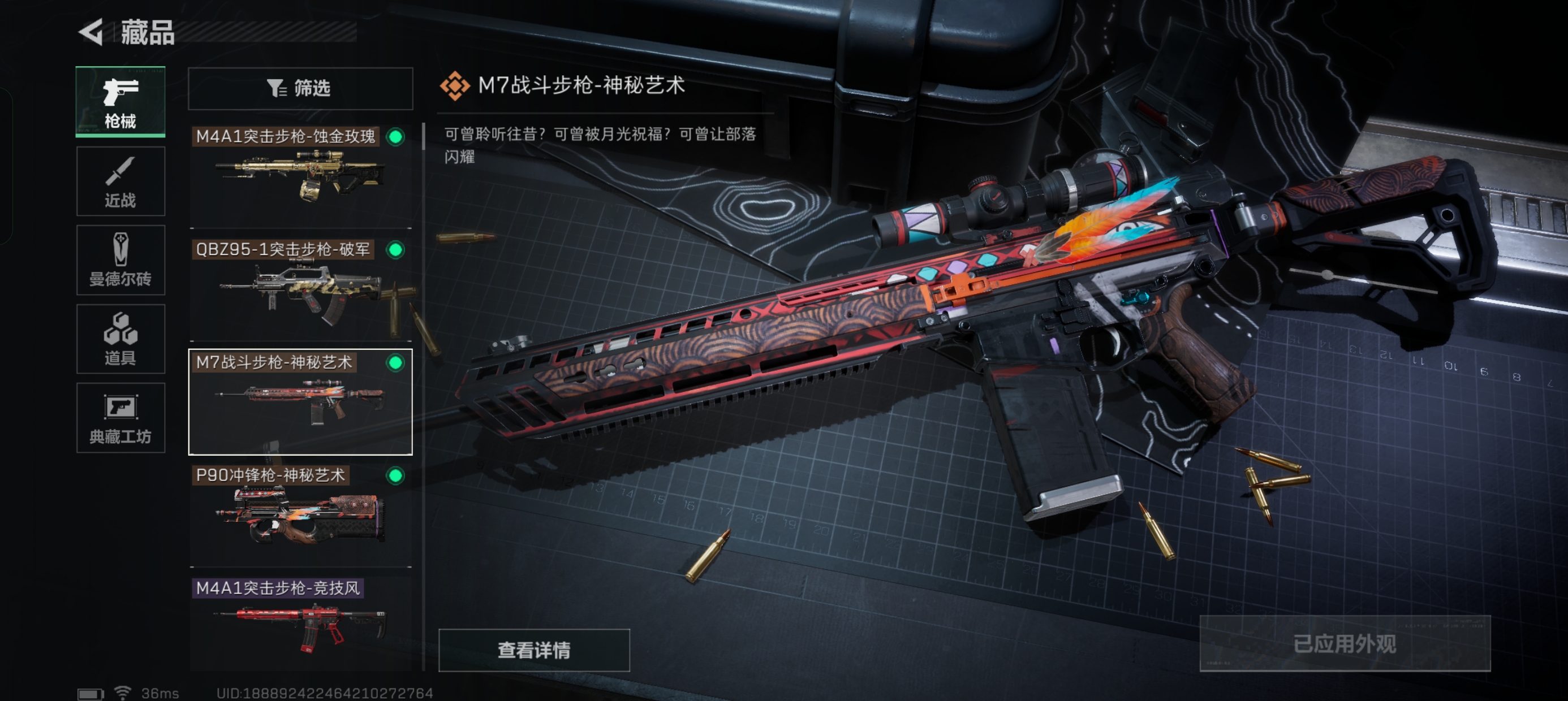Select the M7战斗步枪-神秘艺术 list entry

click(300, 401)
